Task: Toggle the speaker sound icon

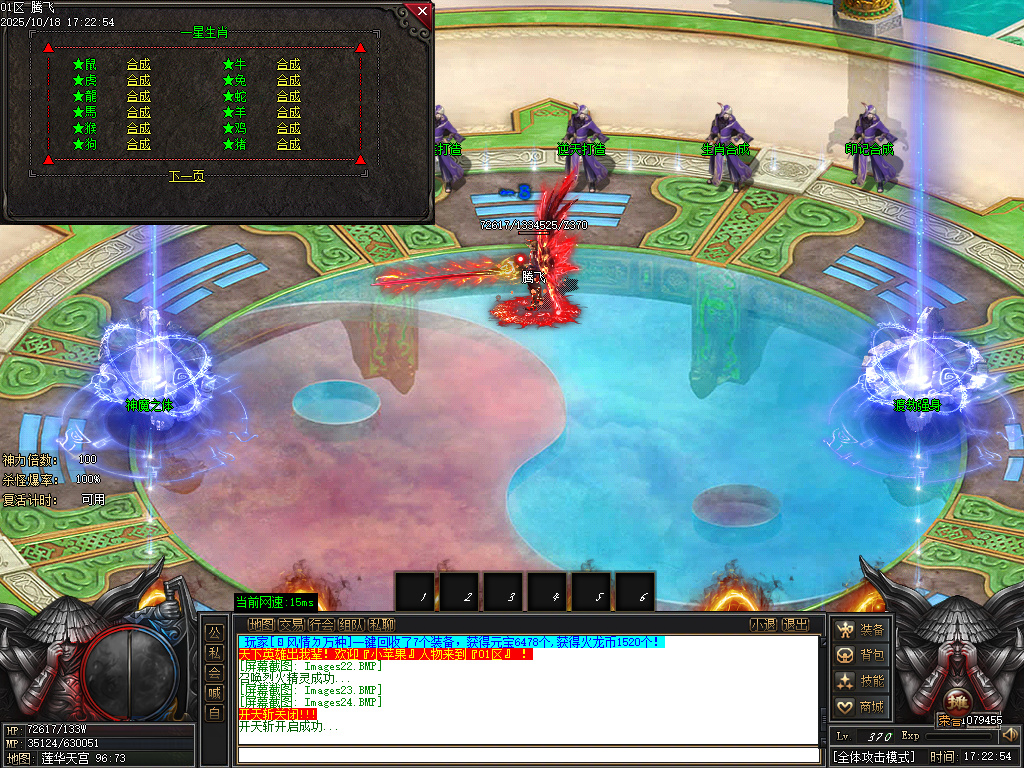Action: [1010, 735]
